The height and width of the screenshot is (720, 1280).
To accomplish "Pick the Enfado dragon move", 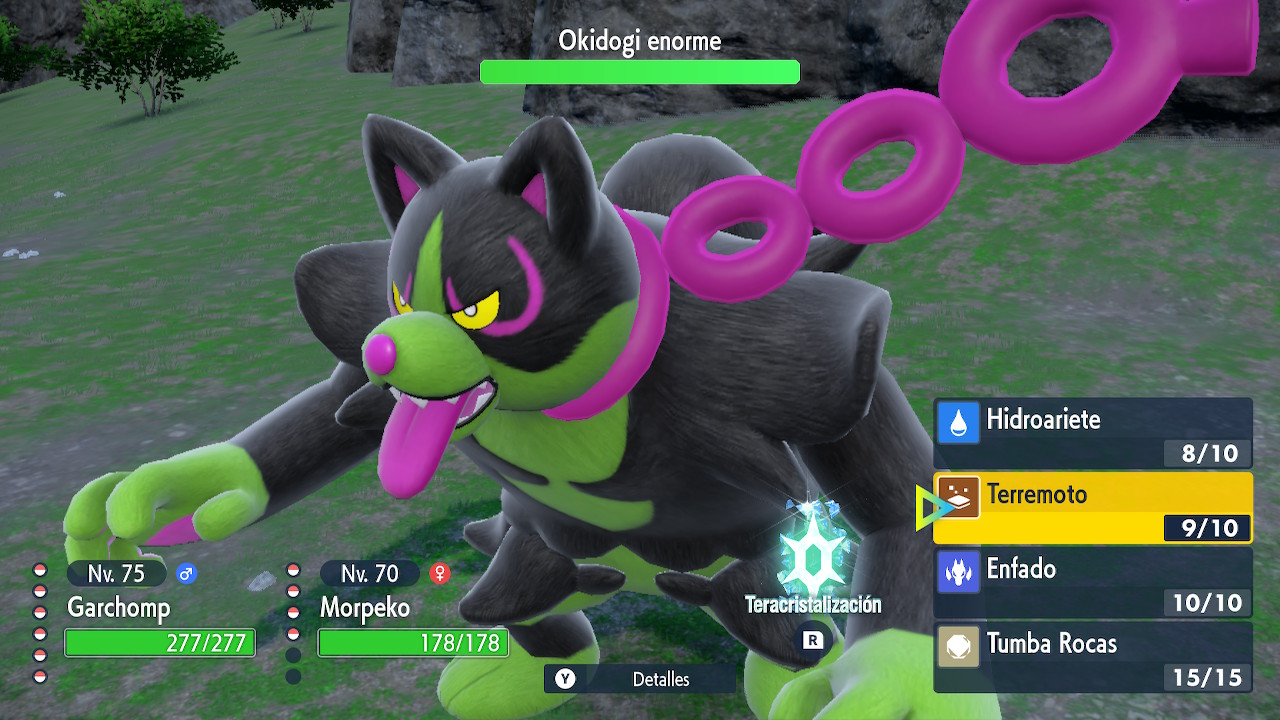I will pos(1092,583).
